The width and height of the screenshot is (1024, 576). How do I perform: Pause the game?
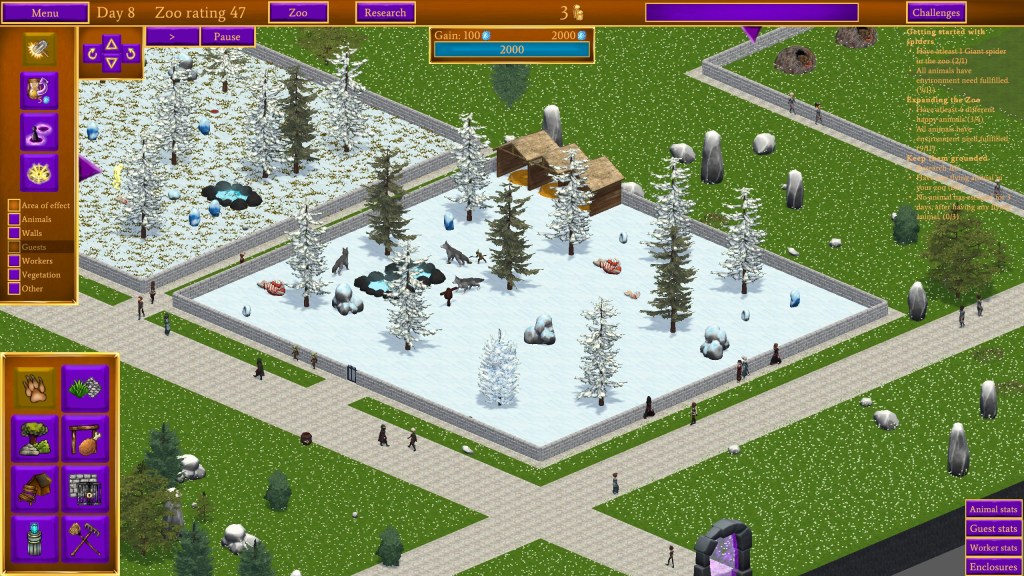pyautogui.click(x=227, y=37)
